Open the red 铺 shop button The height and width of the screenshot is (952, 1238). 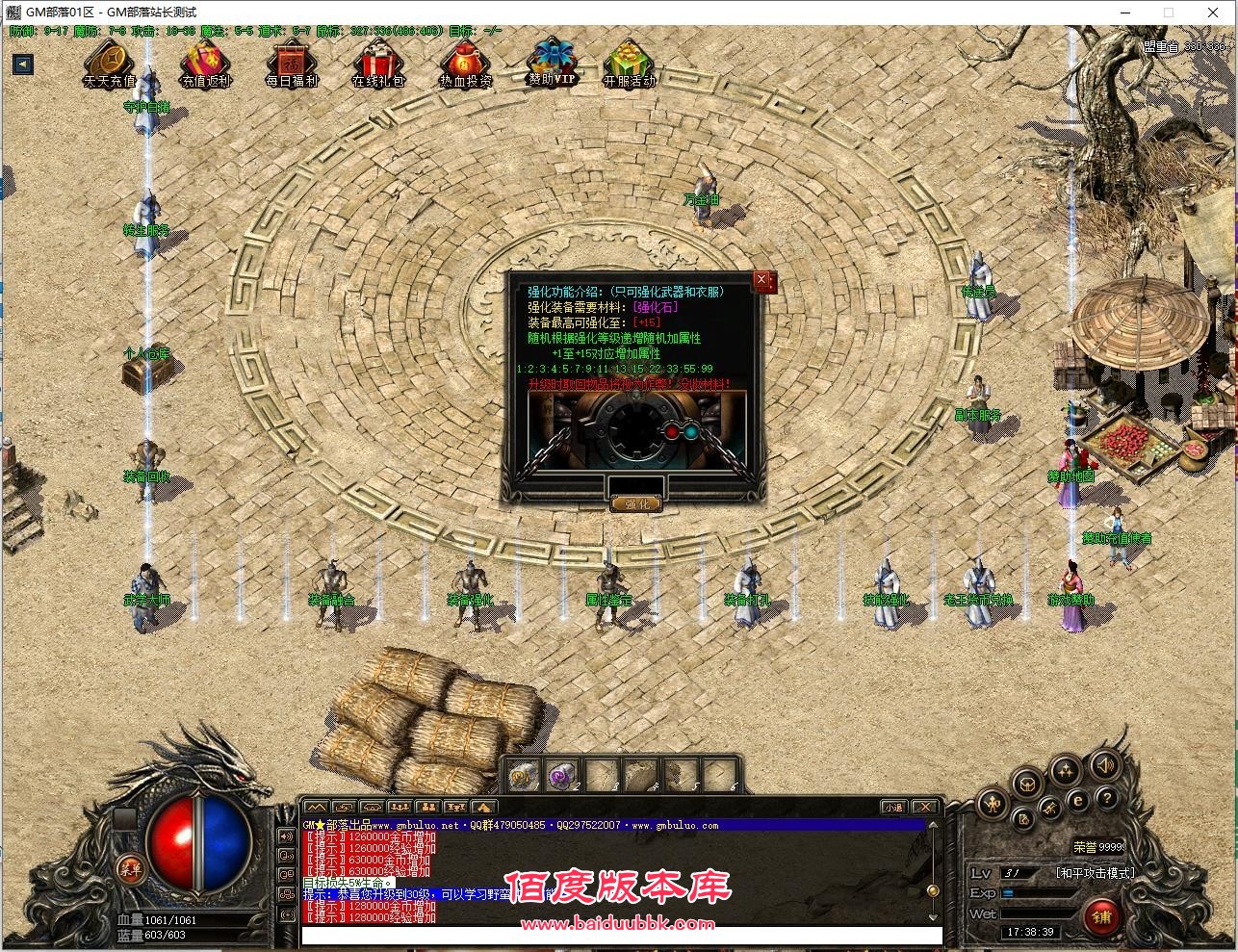click(x=1101, y=916)
